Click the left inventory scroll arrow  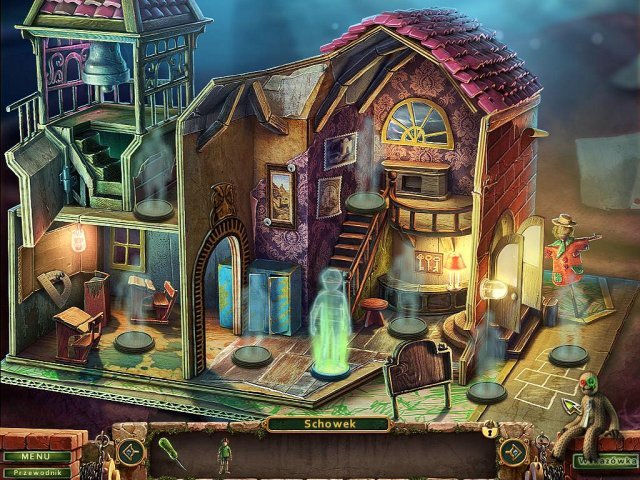click(x=130, y=451)
